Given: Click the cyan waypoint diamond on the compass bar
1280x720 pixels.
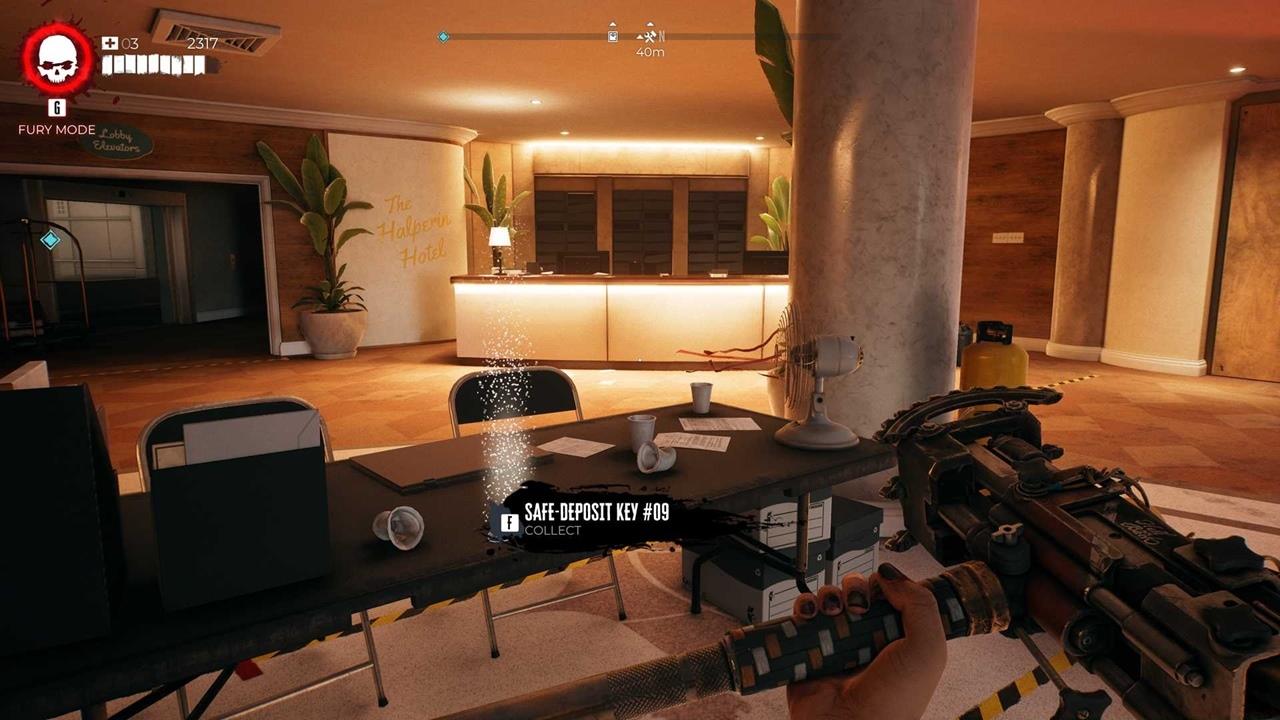Looking at the screenshot, I should click(x=443, y=35).
